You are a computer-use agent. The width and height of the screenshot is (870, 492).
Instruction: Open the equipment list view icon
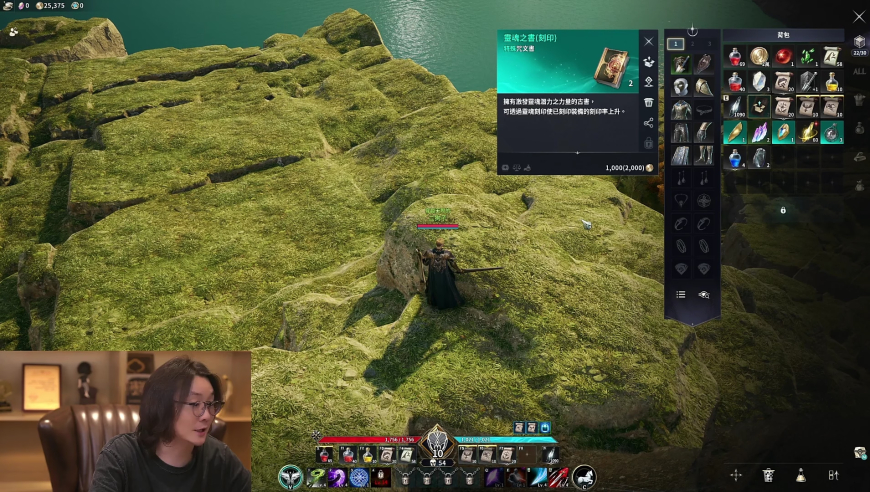(x=680, y=295)
